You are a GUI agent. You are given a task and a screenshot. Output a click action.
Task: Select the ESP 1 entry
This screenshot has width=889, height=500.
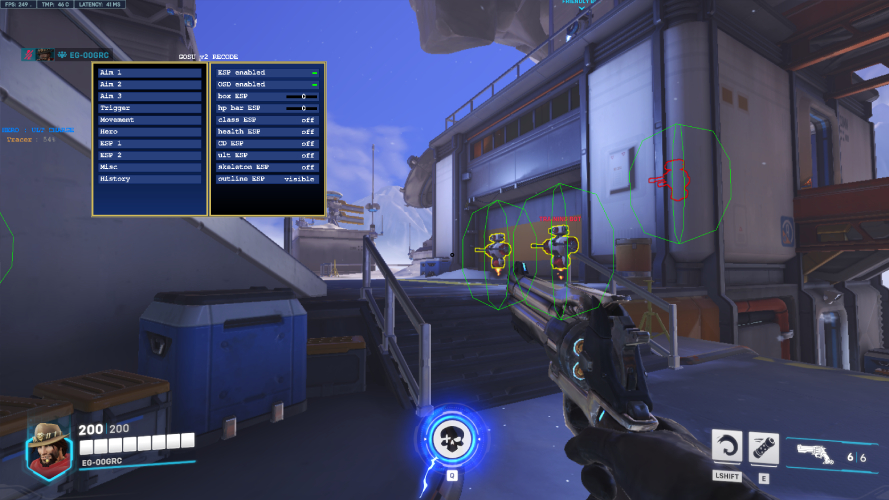click(x=149, y=144)
